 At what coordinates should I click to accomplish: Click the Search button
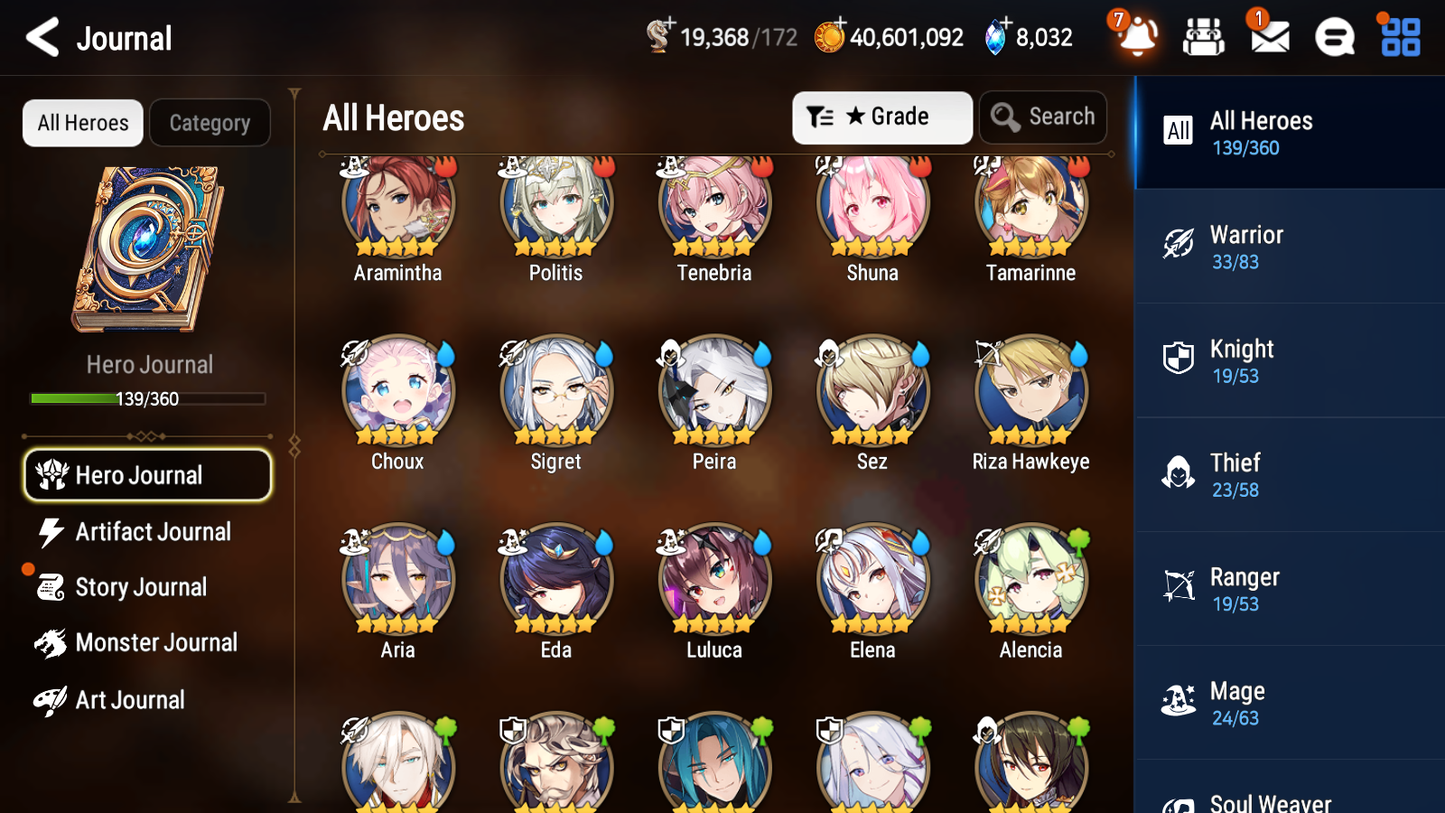[1043, 116]
